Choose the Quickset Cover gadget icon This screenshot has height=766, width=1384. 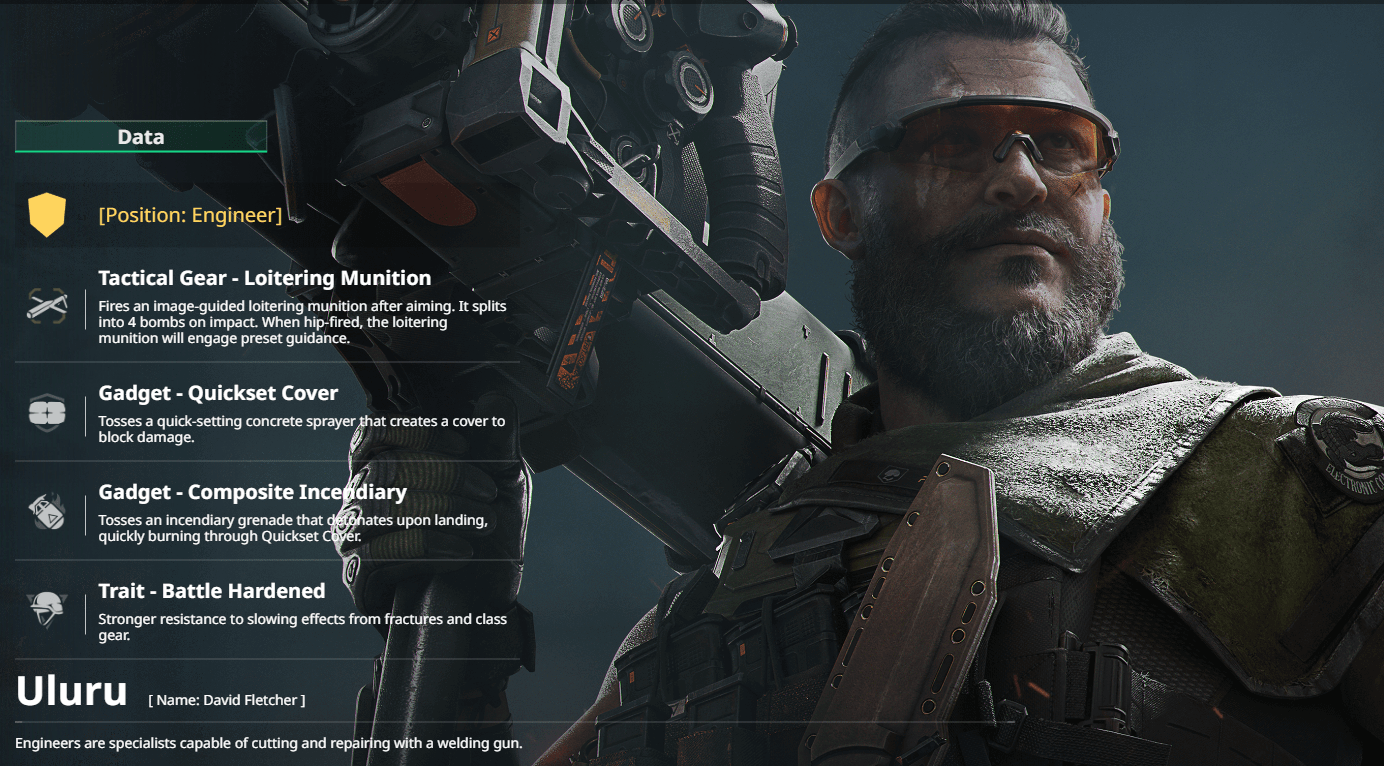(x=47, y=412)
